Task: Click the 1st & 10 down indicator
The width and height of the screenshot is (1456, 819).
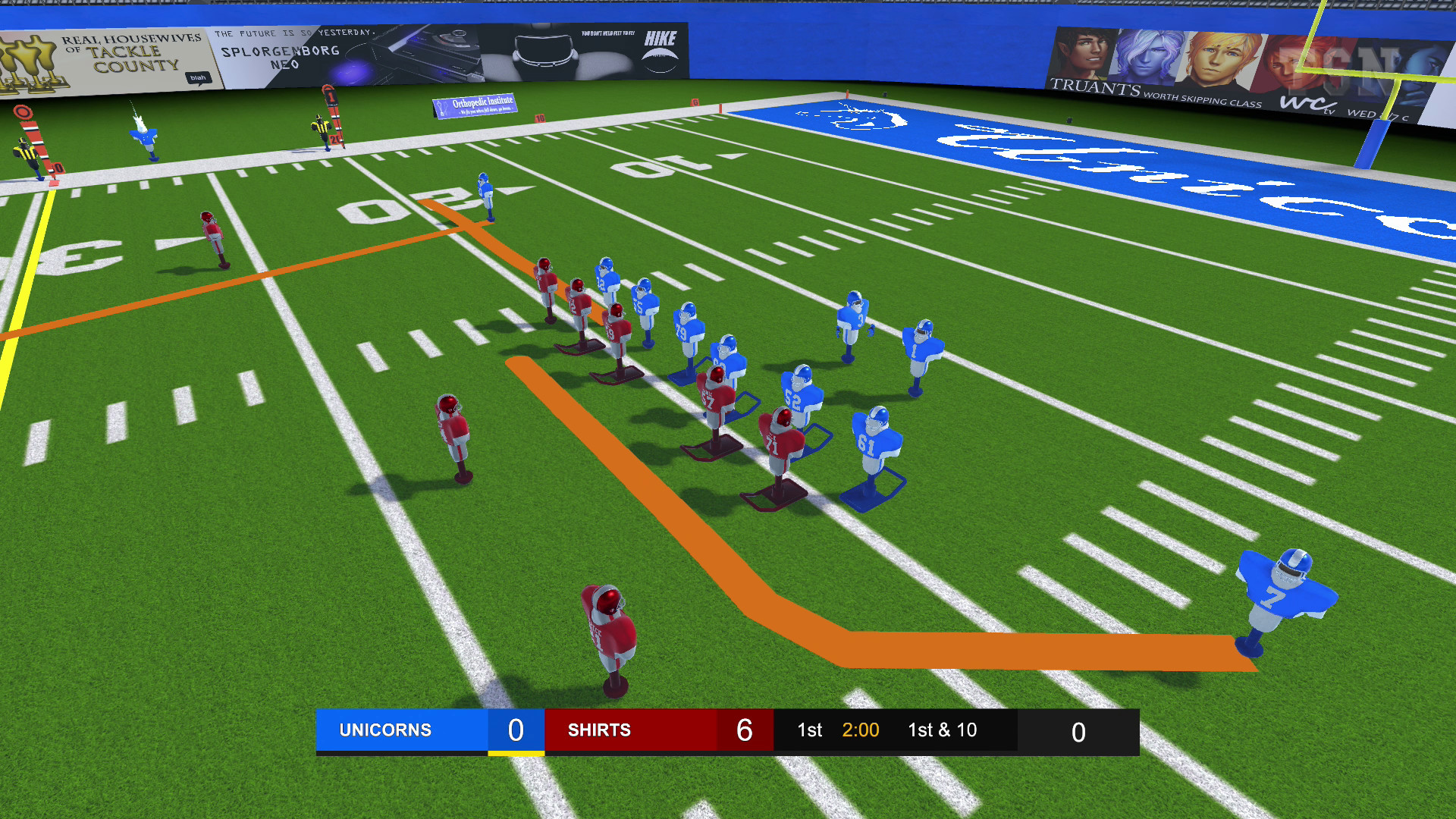Action: pos(943,730)
